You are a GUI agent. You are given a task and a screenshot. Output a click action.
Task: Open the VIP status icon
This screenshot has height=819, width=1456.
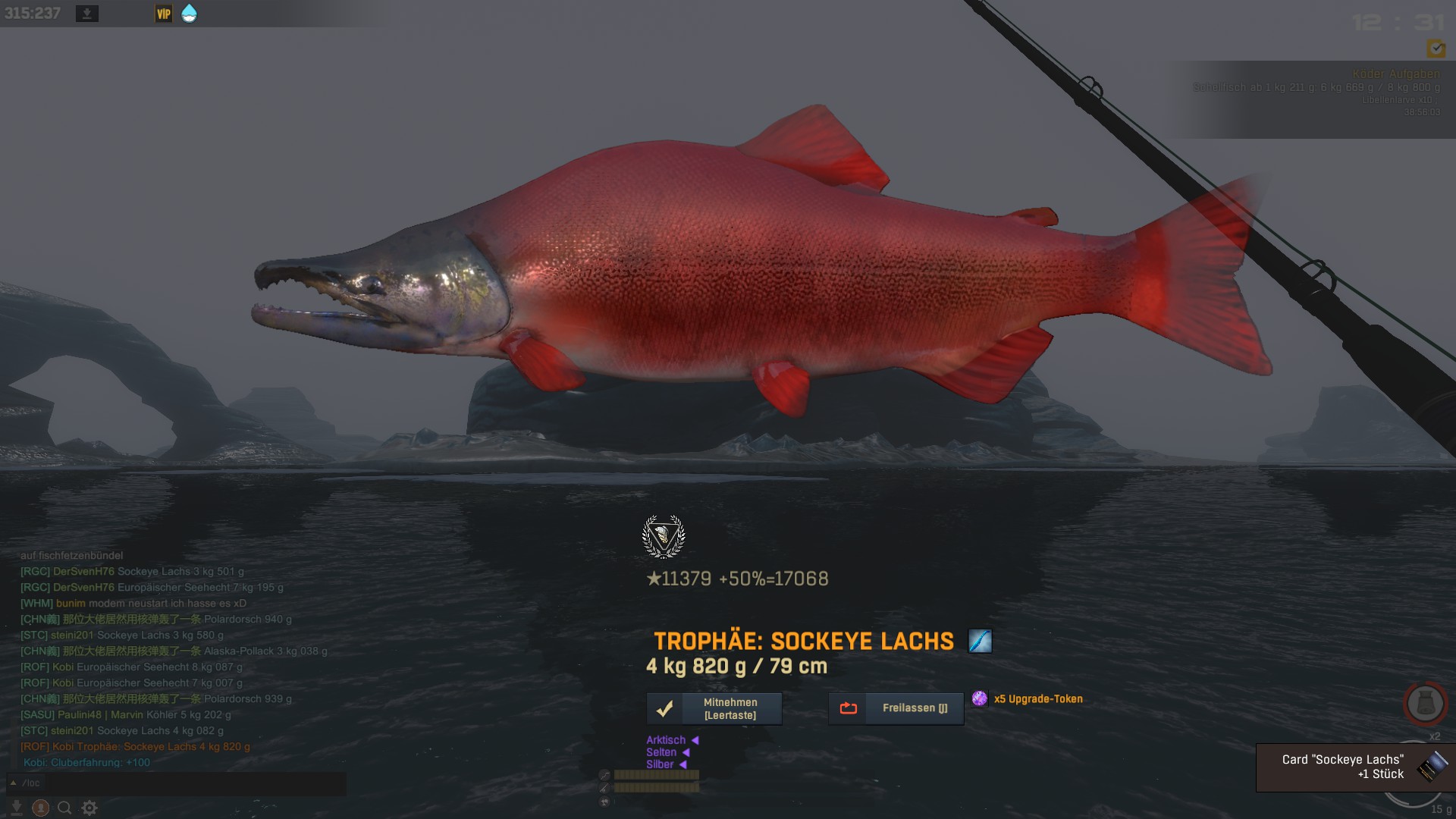tap(164, 14)
